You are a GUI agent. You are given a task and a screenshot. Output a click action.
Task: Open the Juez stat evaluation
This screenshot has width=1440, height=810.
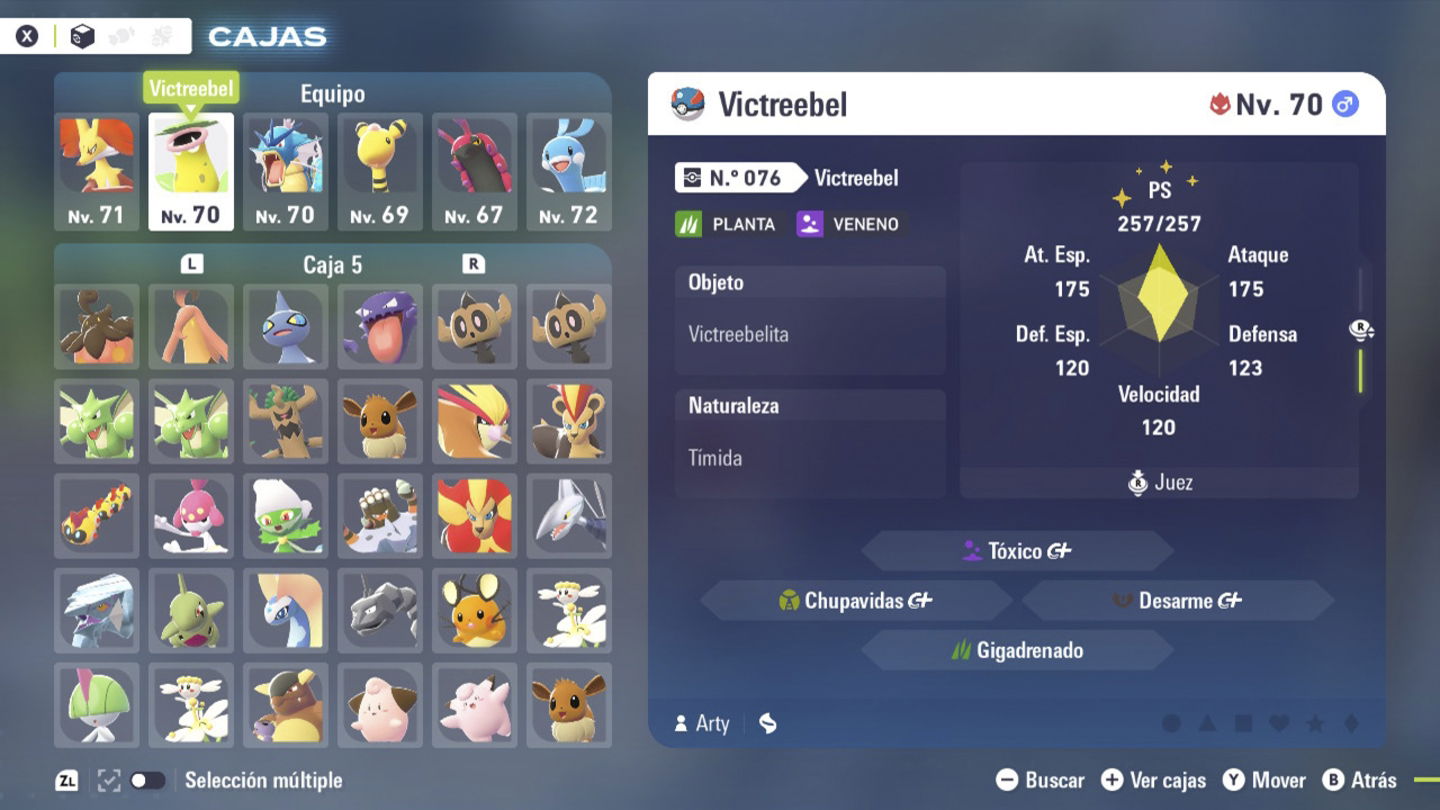tap(1160, 483)
